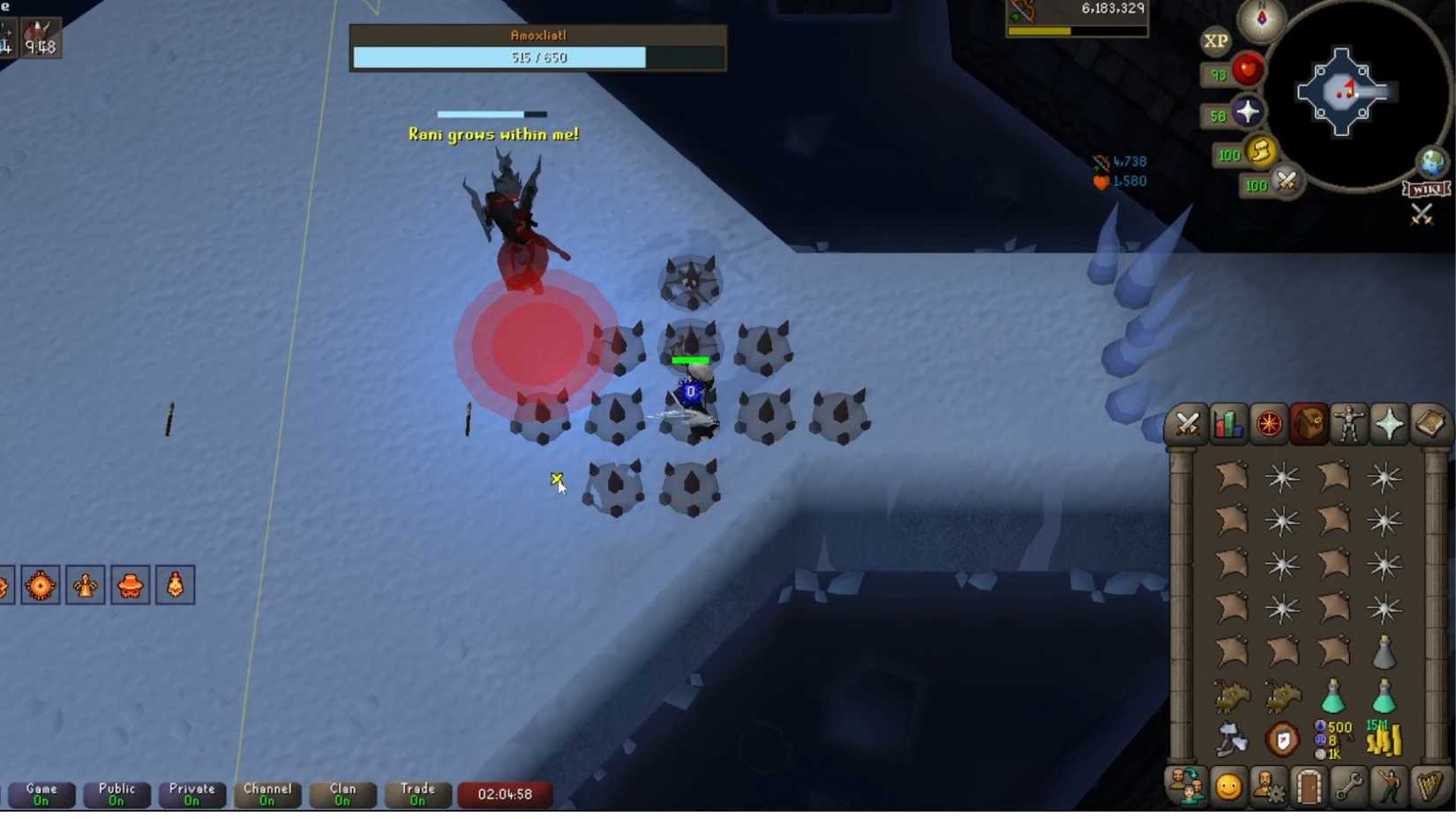Open the Quest List tab
1456x819 pixels.
tap(1268, 424)
